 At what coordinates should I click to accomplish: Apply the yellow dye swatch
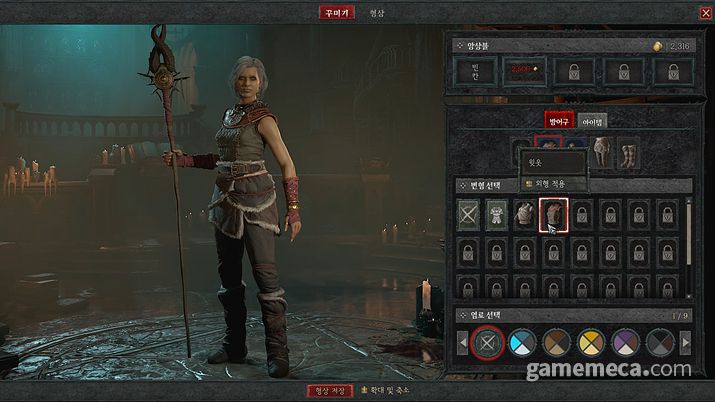(x=590, y=342)
